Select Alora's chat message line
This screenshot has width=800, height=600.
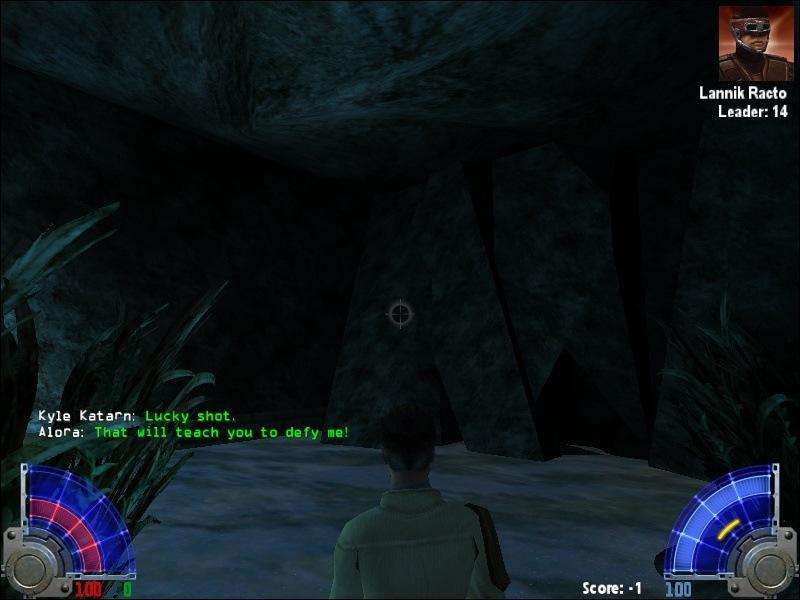pyautogui.click(x=193, y=433)
